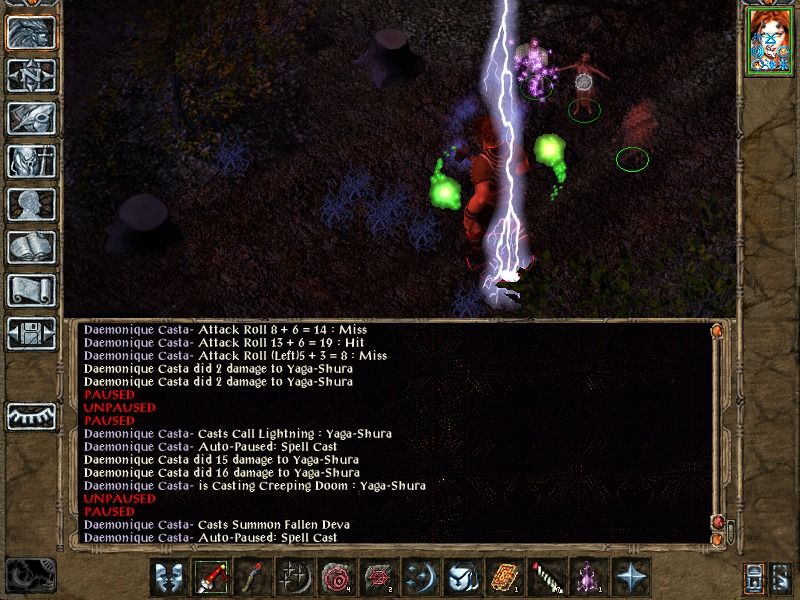Cast the red web quick spell

(379, 577)
